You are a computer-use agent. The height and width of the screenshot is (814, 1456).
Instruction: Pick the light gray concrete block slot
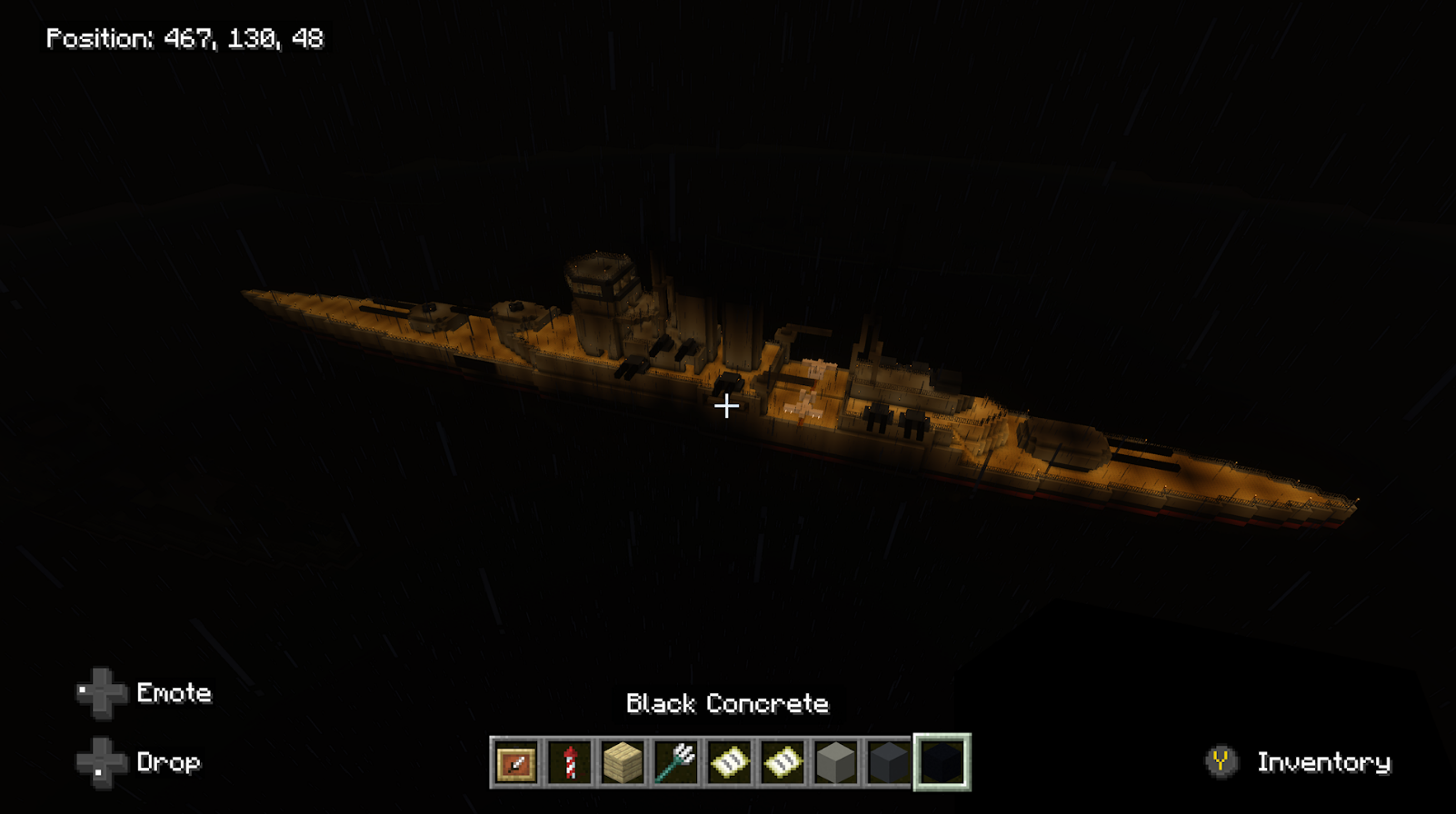[835, 762]
